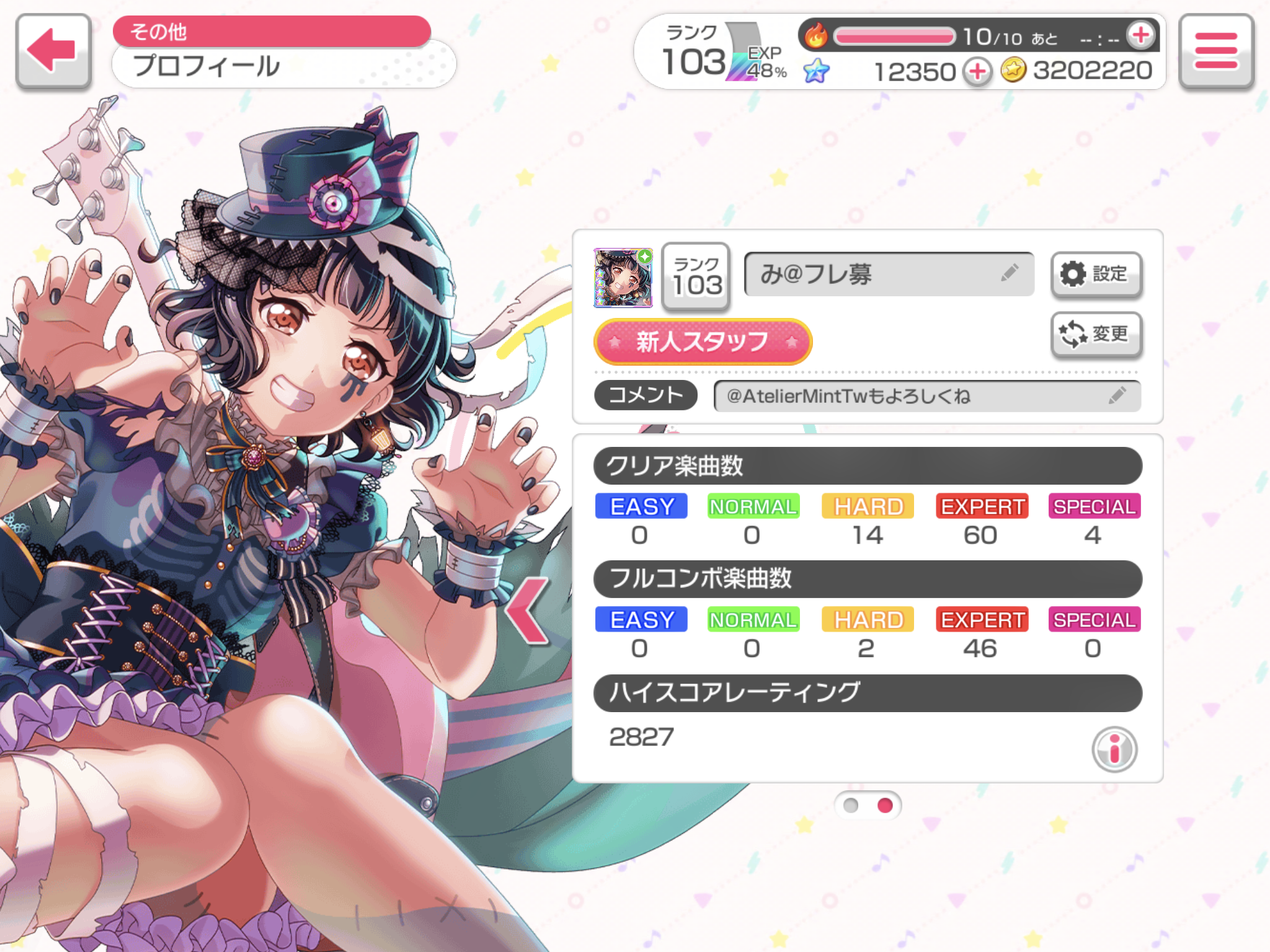
Task: Show high score rating info
Action: coord(1114,749)
